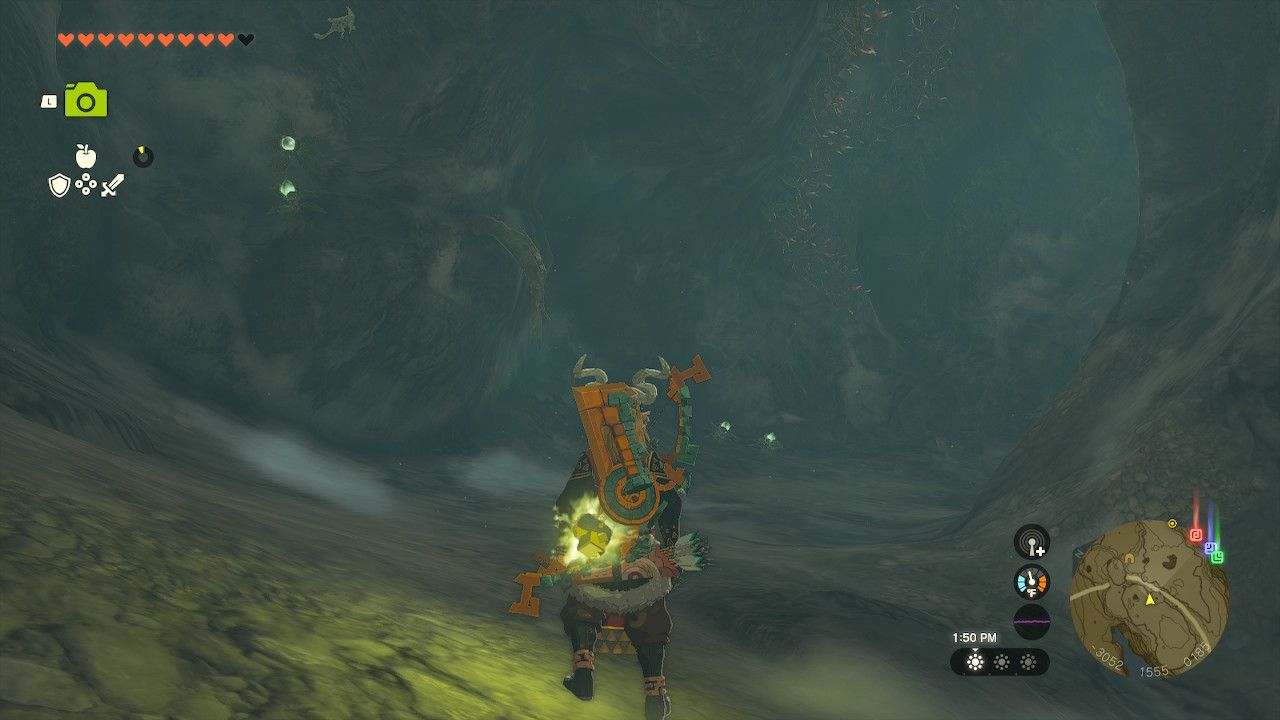
Task: Select the yellow shrine marker on minimap
Action: point(1172,523)
